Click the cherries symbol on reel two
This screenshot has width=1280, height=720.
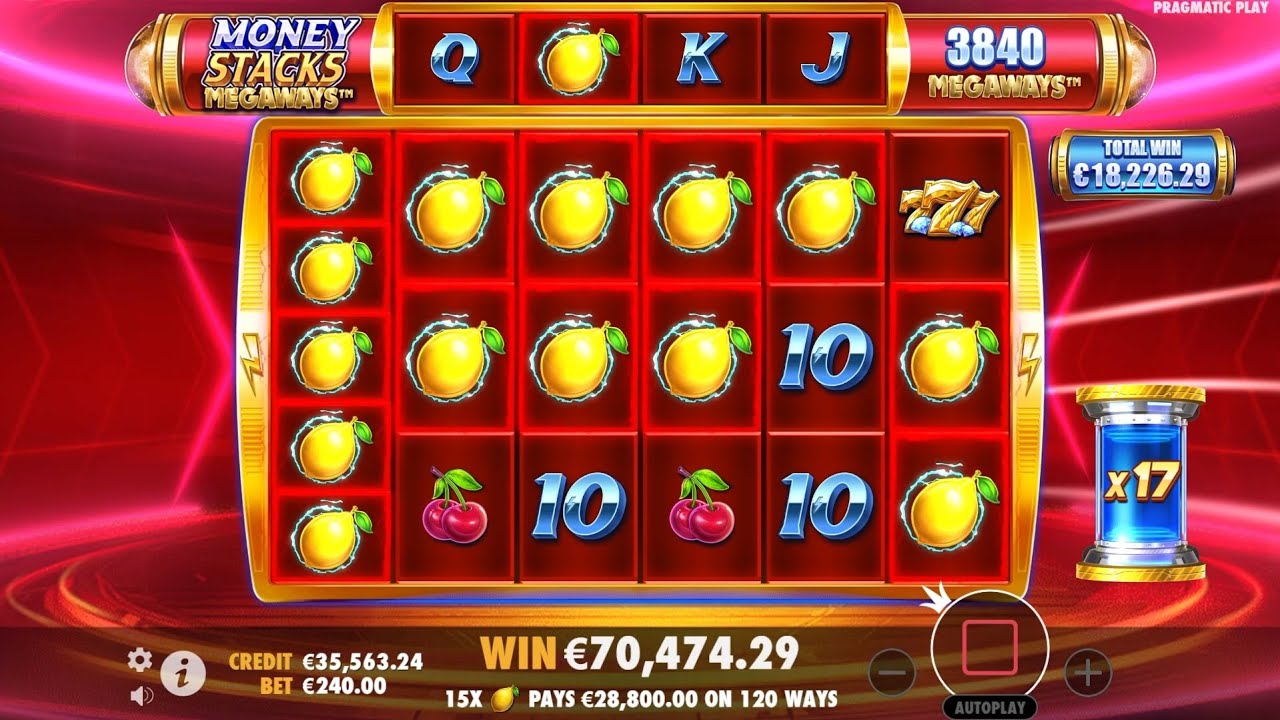click(456, 500)
